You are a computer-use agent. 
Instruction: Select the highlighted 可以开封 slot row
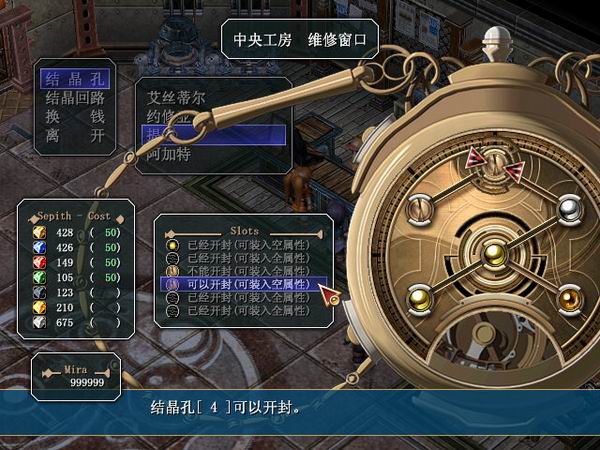click(244, 284)
